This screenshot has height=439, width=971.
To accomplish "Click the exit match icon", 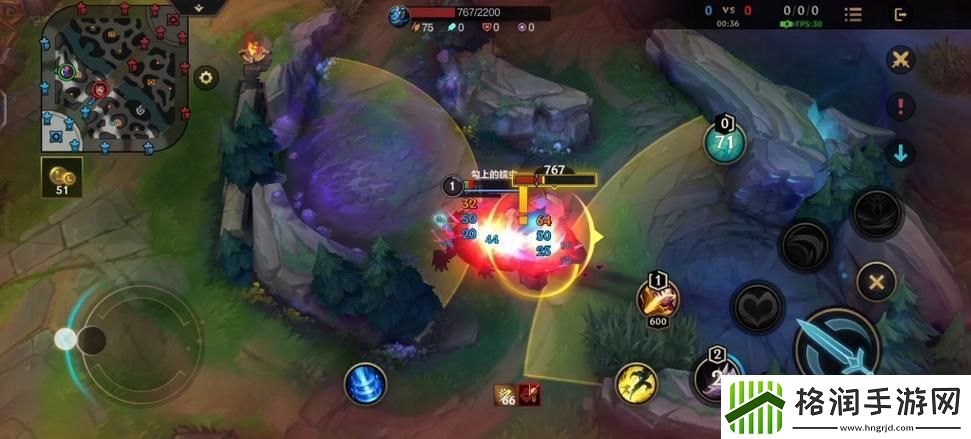I will tap(901, 14).
